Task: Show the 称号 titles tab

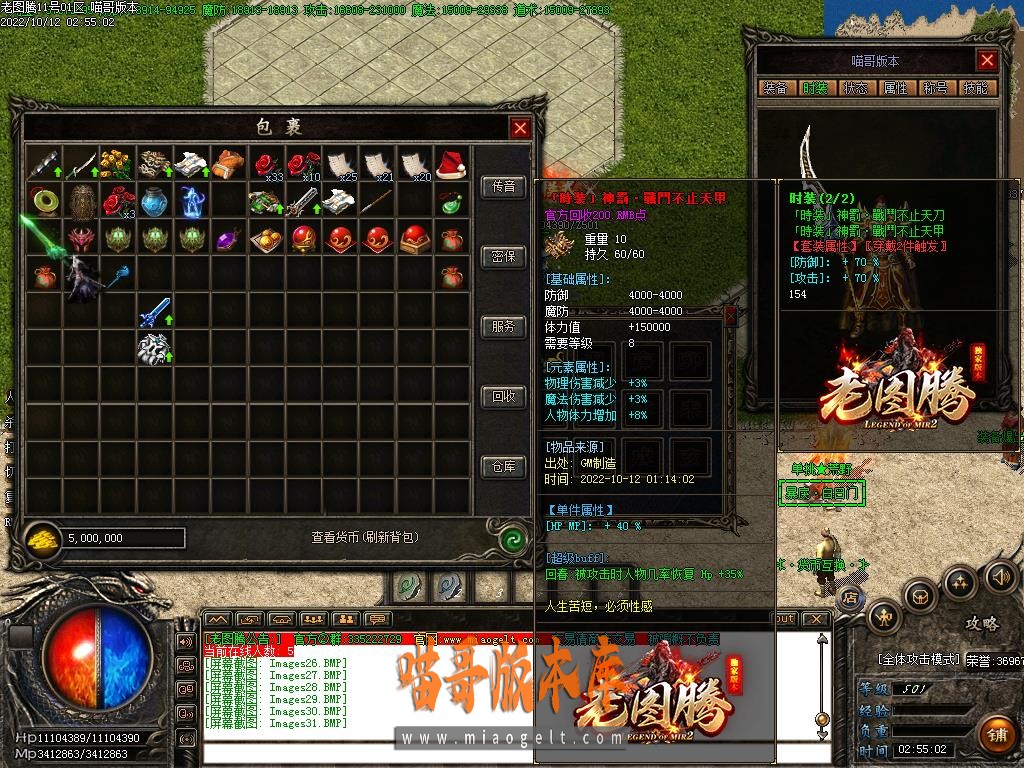Action: pyautogui.click(x=935, y=88)
